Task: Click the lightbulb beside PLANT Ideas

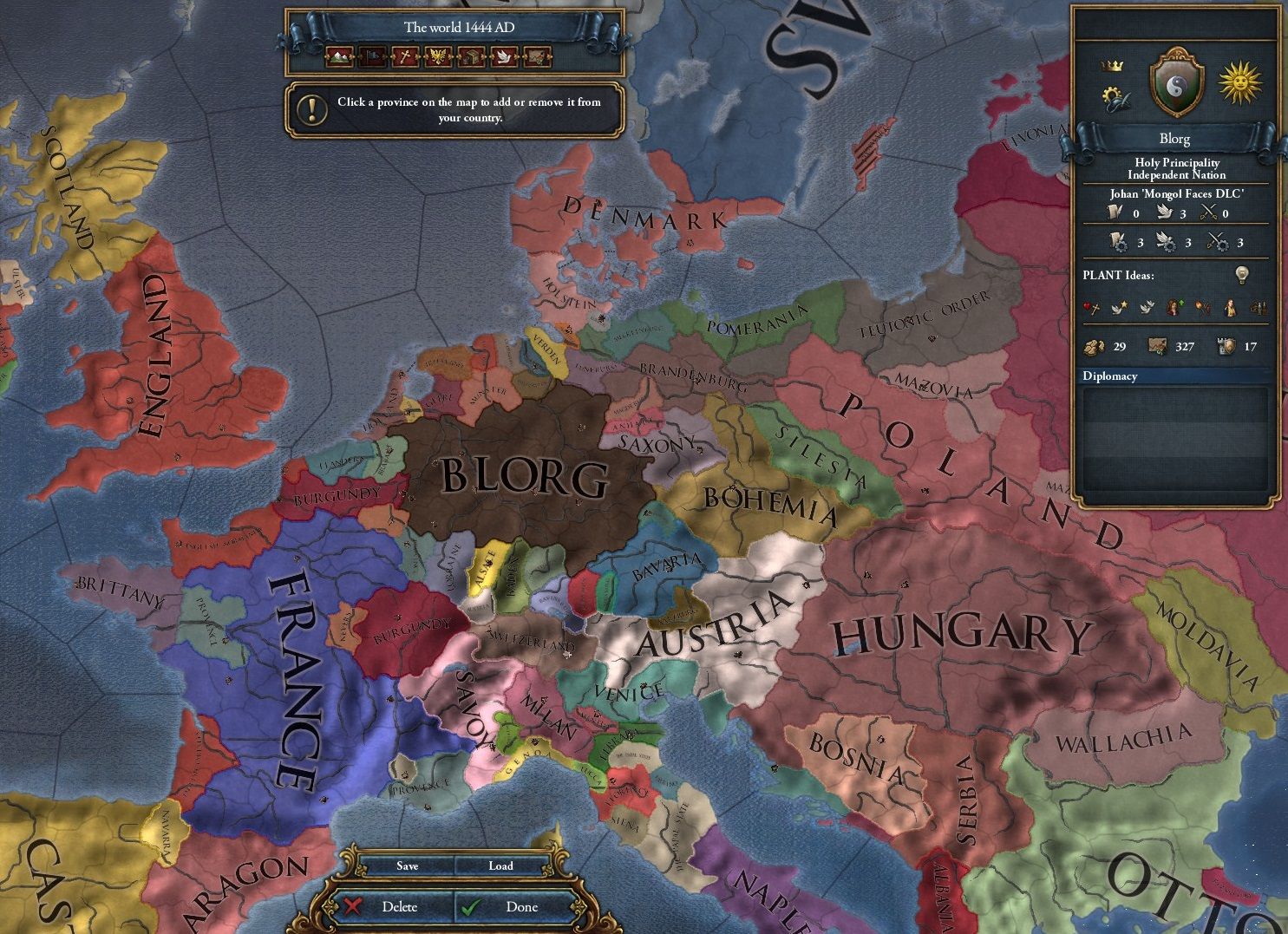Action: point(1242,275)
